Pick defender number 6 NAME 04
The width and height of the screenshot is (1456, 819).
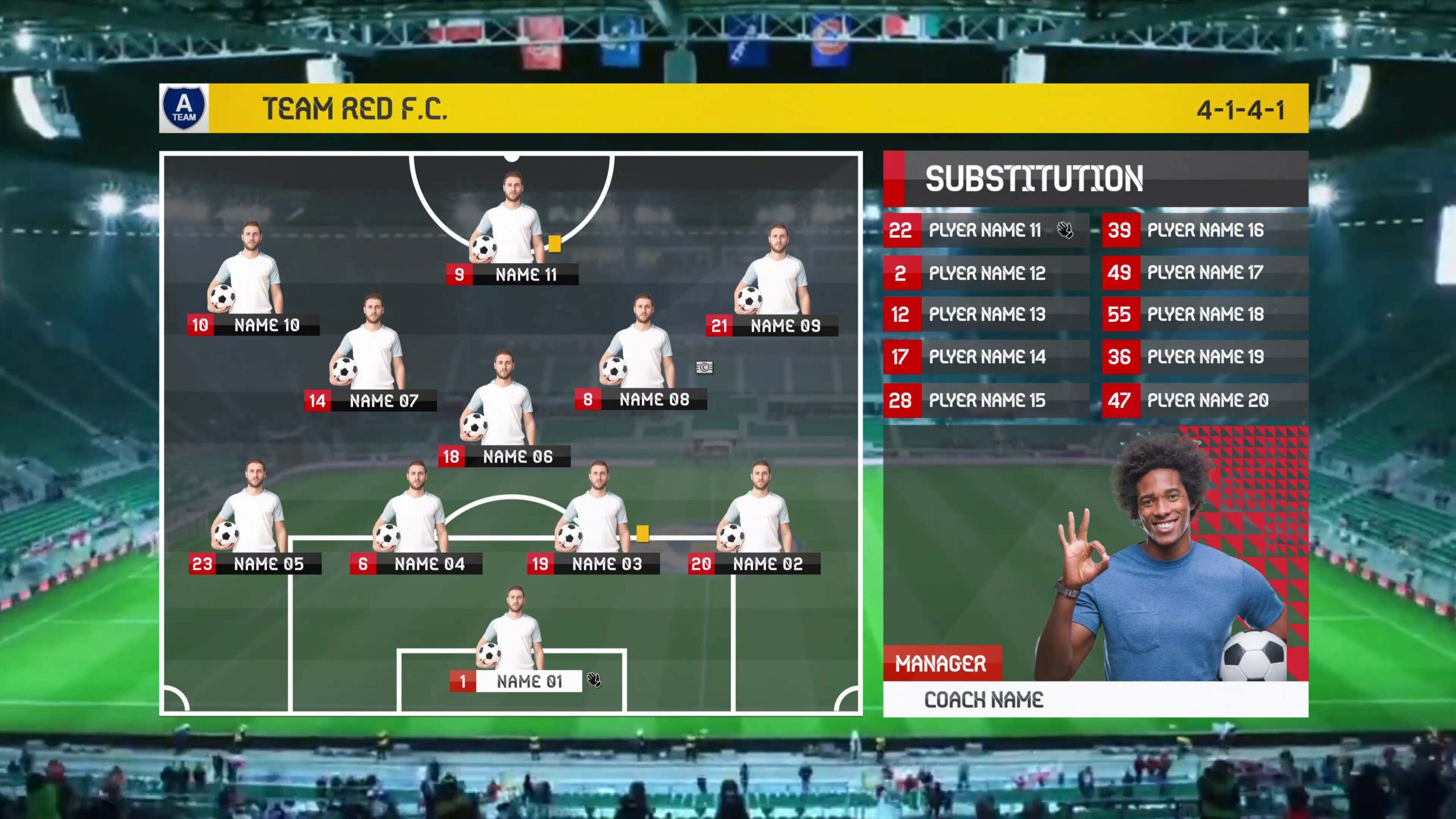(x=416, y=564)
